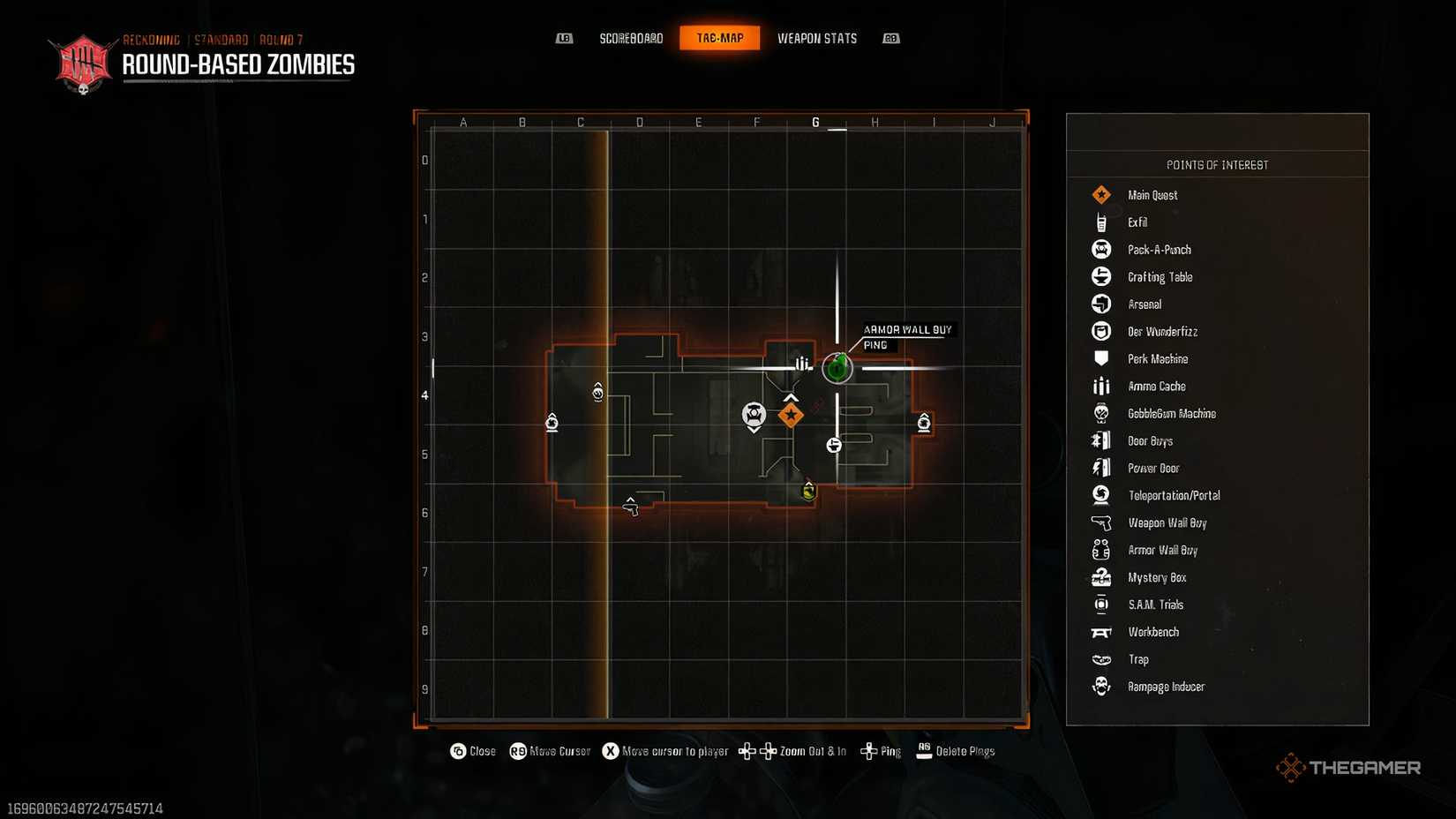Choose the Workbench legend entry
This screenshot has height=819, width=1456.
1152,633
